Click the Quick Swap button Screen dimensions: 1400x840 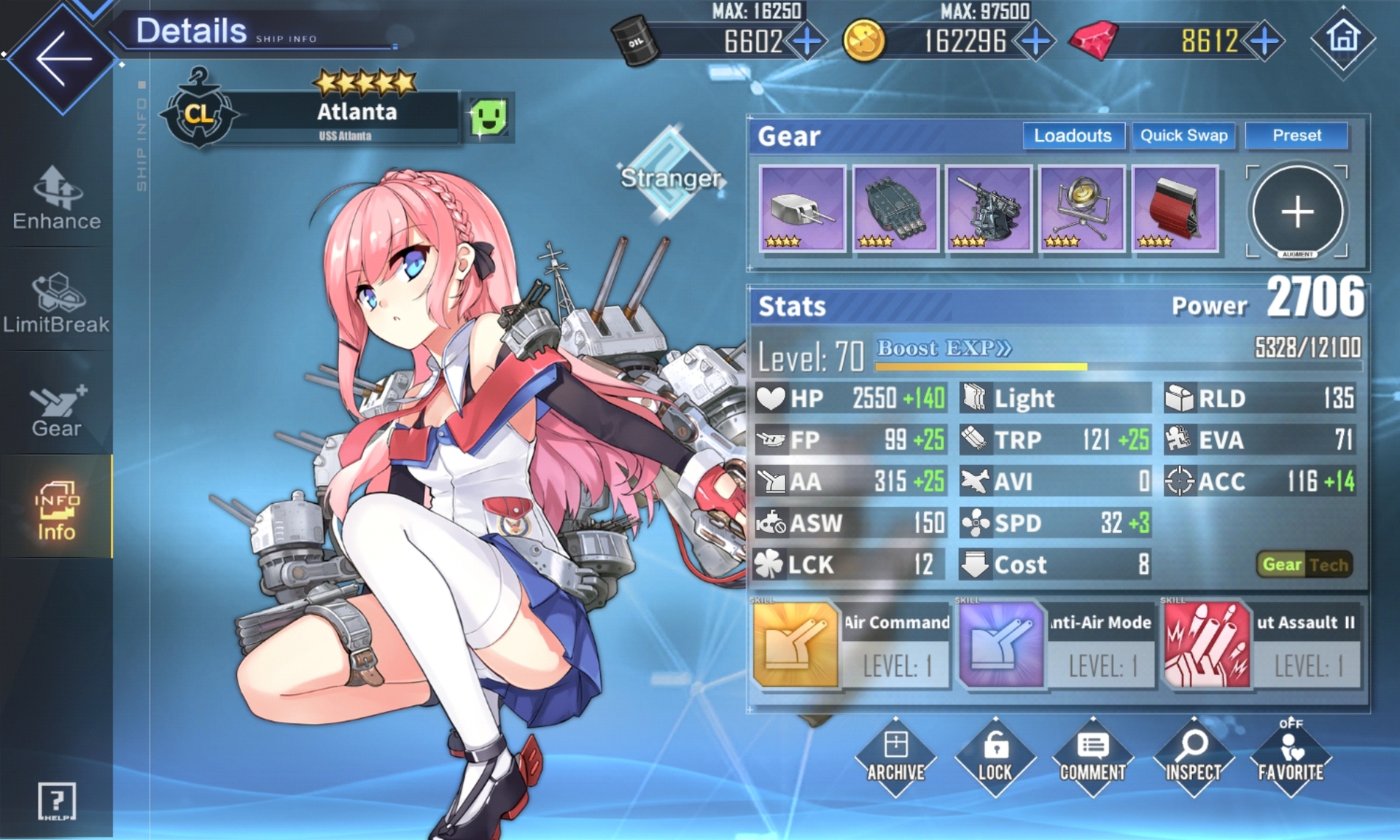click(x=1183, y=136)
